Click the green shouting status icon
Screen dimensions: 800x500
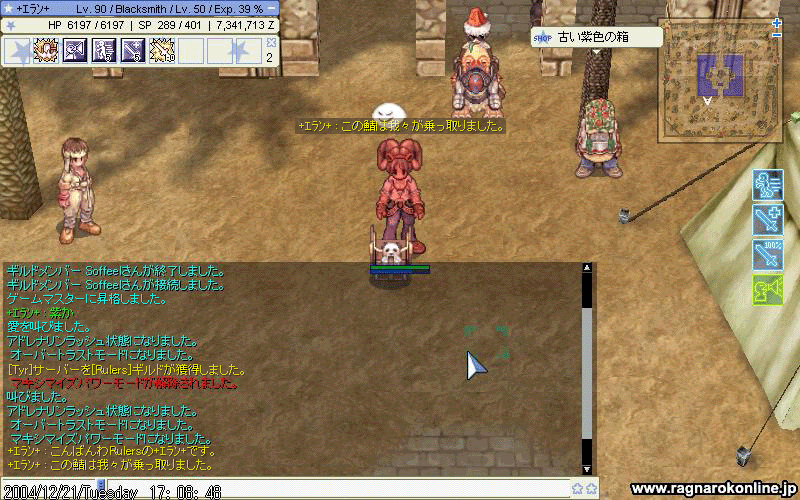(x=767, y=289)
